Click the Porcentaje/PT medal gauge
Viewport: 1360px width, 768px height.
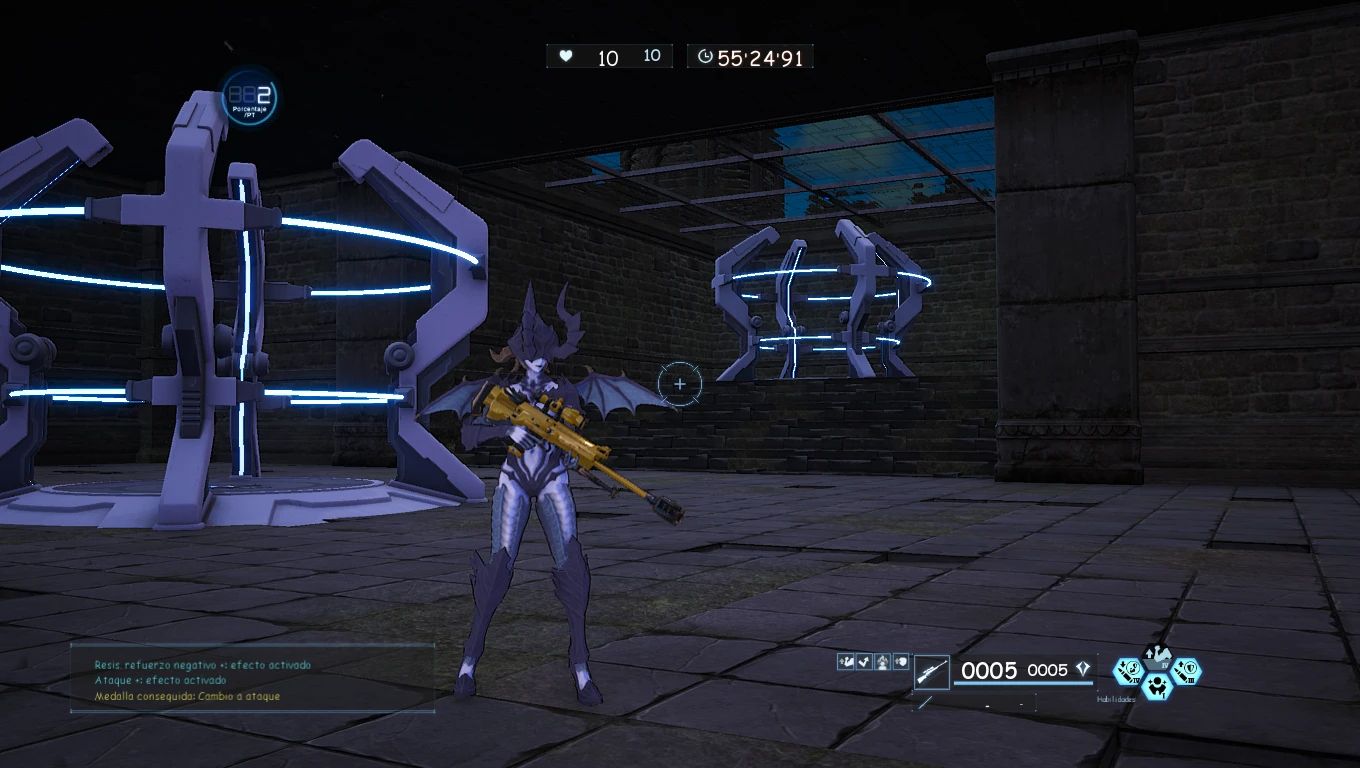(x=249, y=98)
